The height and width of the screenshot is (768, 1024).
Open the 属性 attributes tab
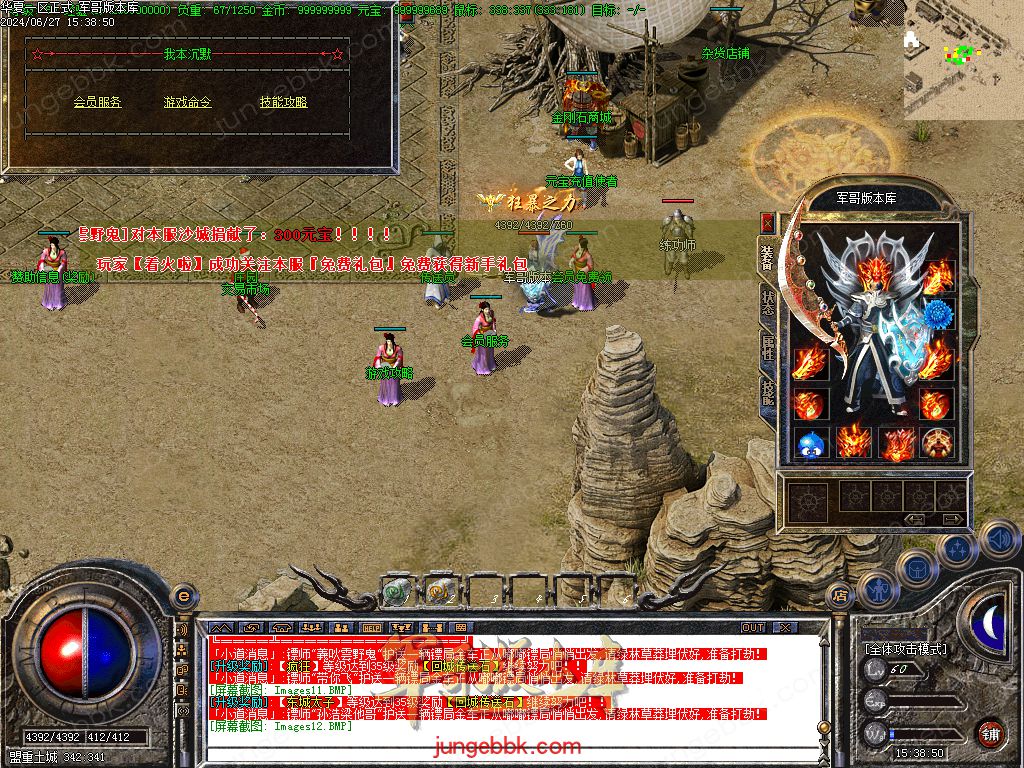(x=767, y=347)
